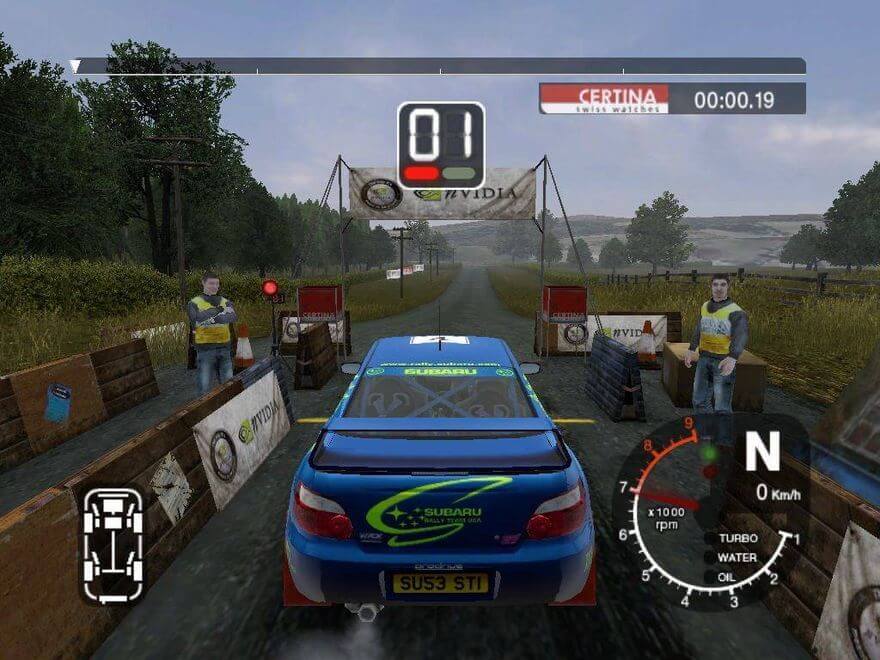880x660 pixels.
Task: Click the start countdown light panel
Action: [x=441, y=145]
